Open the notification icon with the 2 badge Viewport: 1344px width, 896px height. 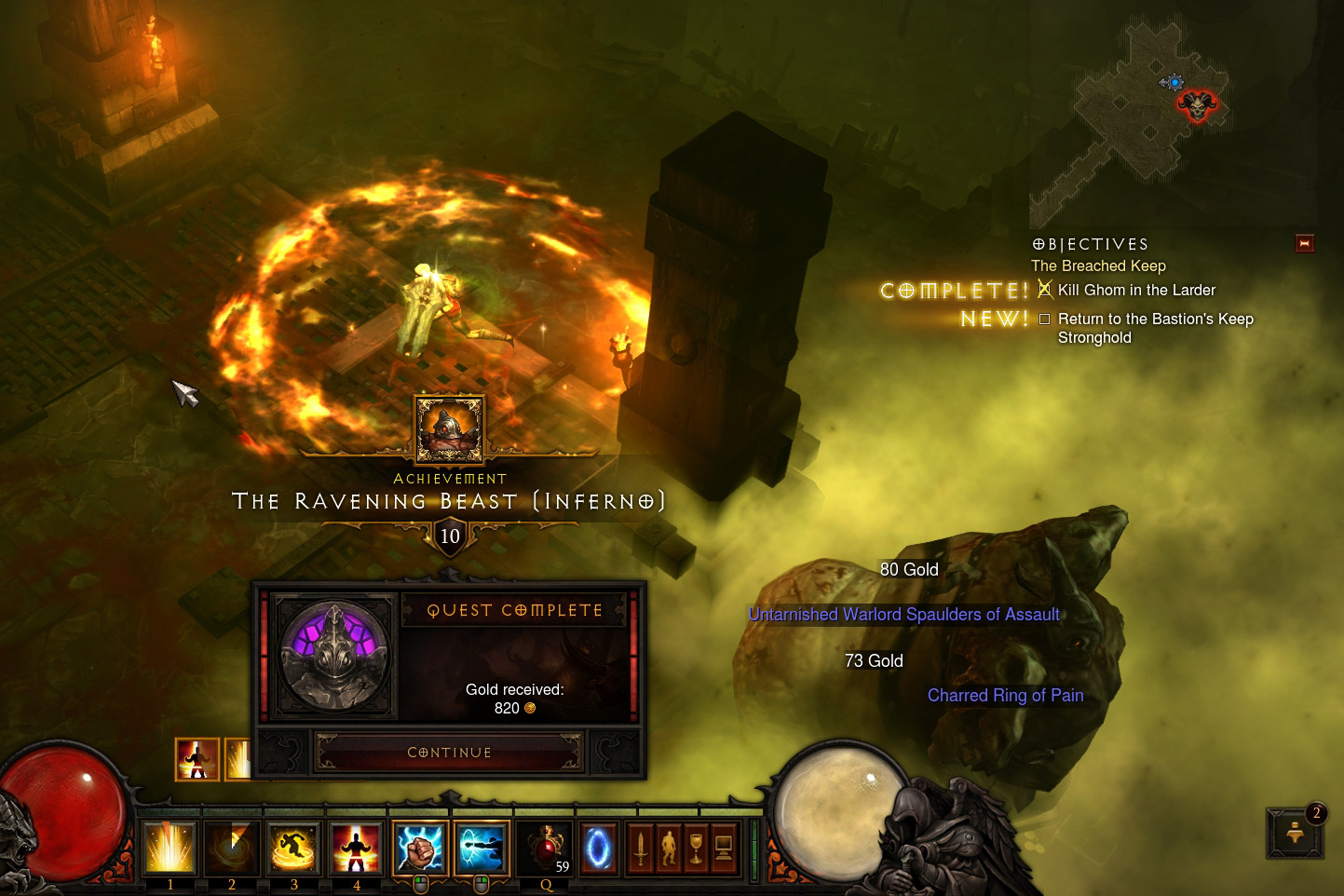(1295, 832)
